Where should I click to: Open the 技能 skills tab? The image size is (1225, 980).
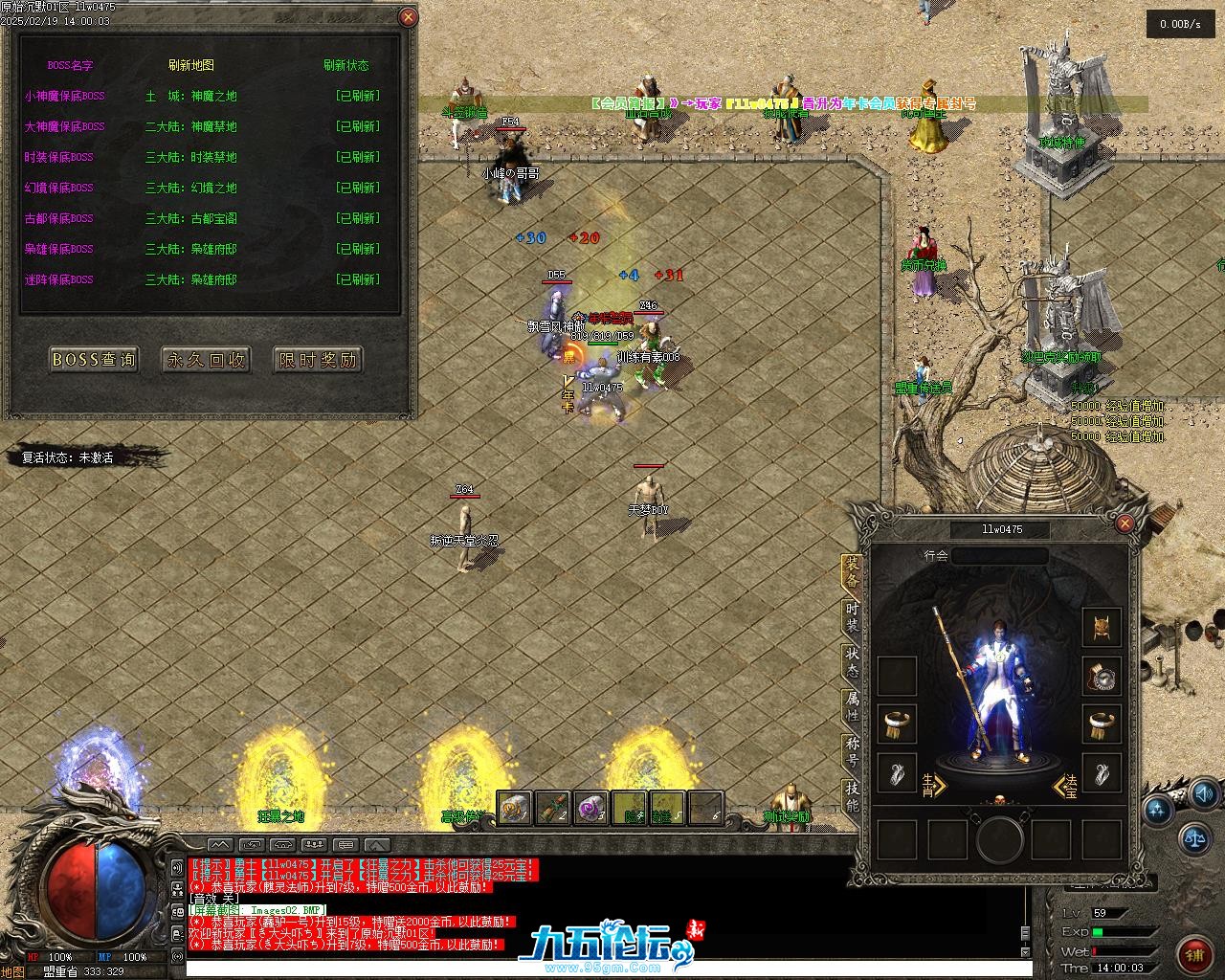click(x=852, y=796)
